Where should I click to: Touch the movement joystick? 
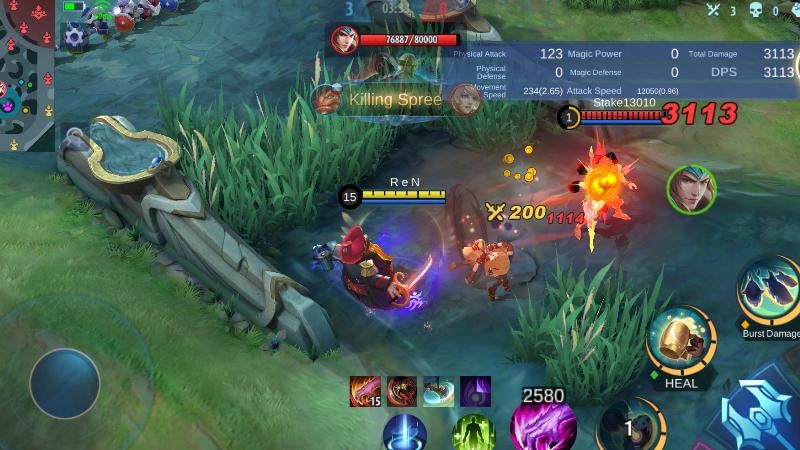(65, 383)
